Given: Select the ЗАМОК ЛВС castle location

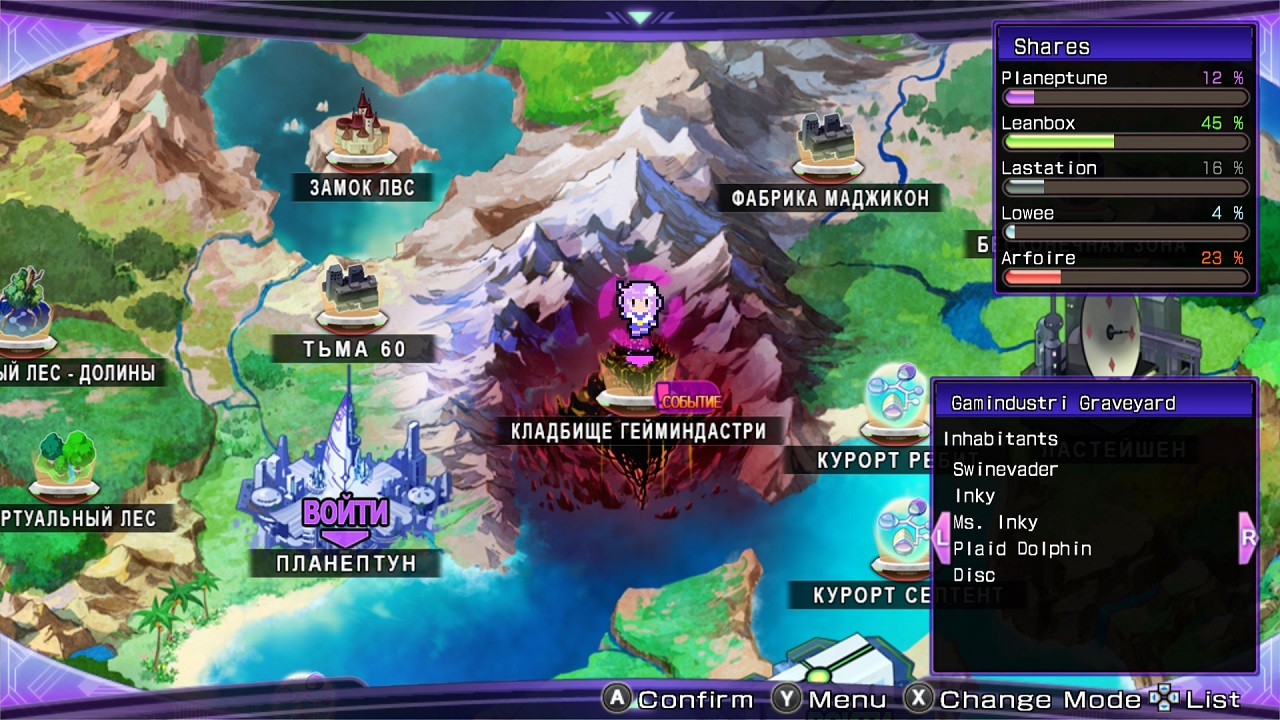Looking at the screenshot, I should (x=362, y=130).
